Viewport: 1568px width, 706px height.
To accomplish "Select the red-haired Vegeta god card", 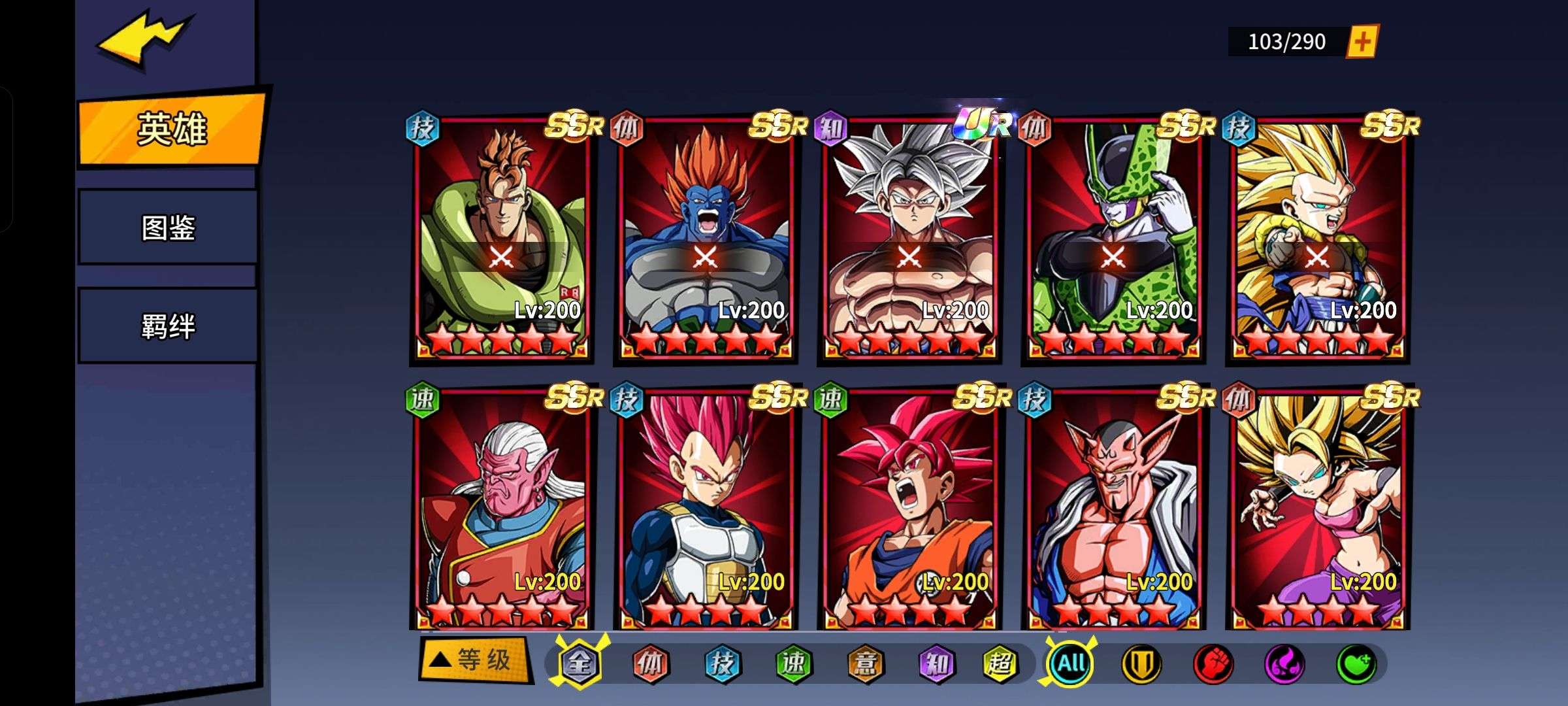I will [x=706, y=510].
